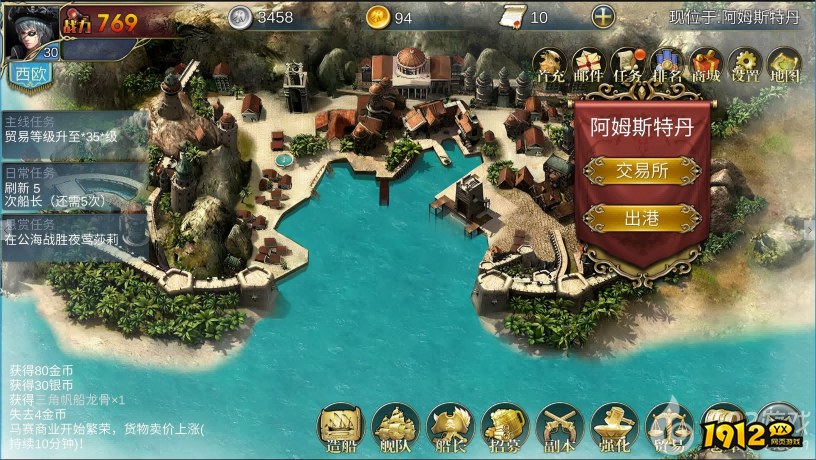816x460 pixels.
Task: Open the 首充 first recharge offer
Action: [550, 65]
